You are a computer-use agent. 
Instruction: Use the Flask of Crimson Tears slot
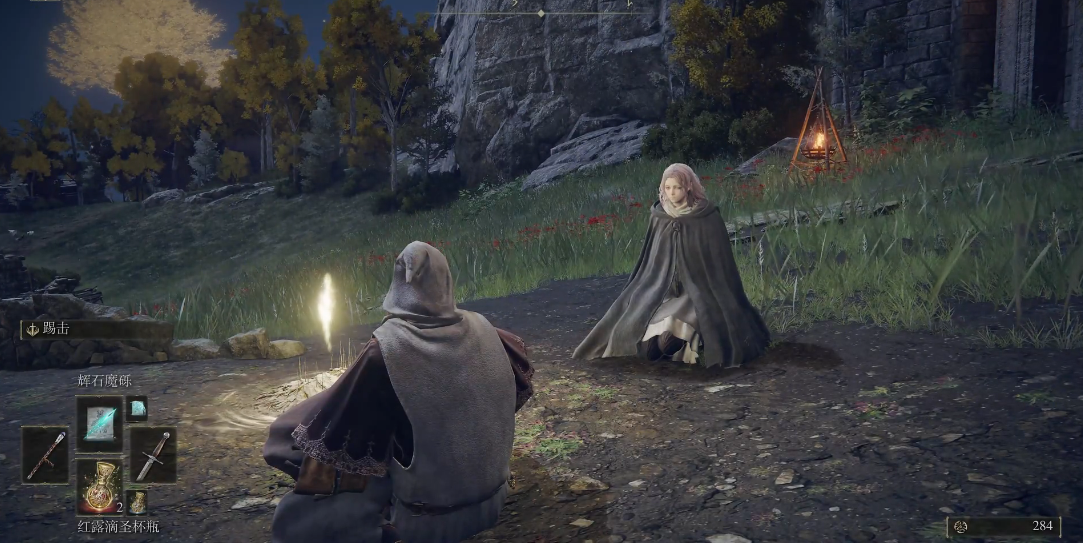tap(99, 487)
